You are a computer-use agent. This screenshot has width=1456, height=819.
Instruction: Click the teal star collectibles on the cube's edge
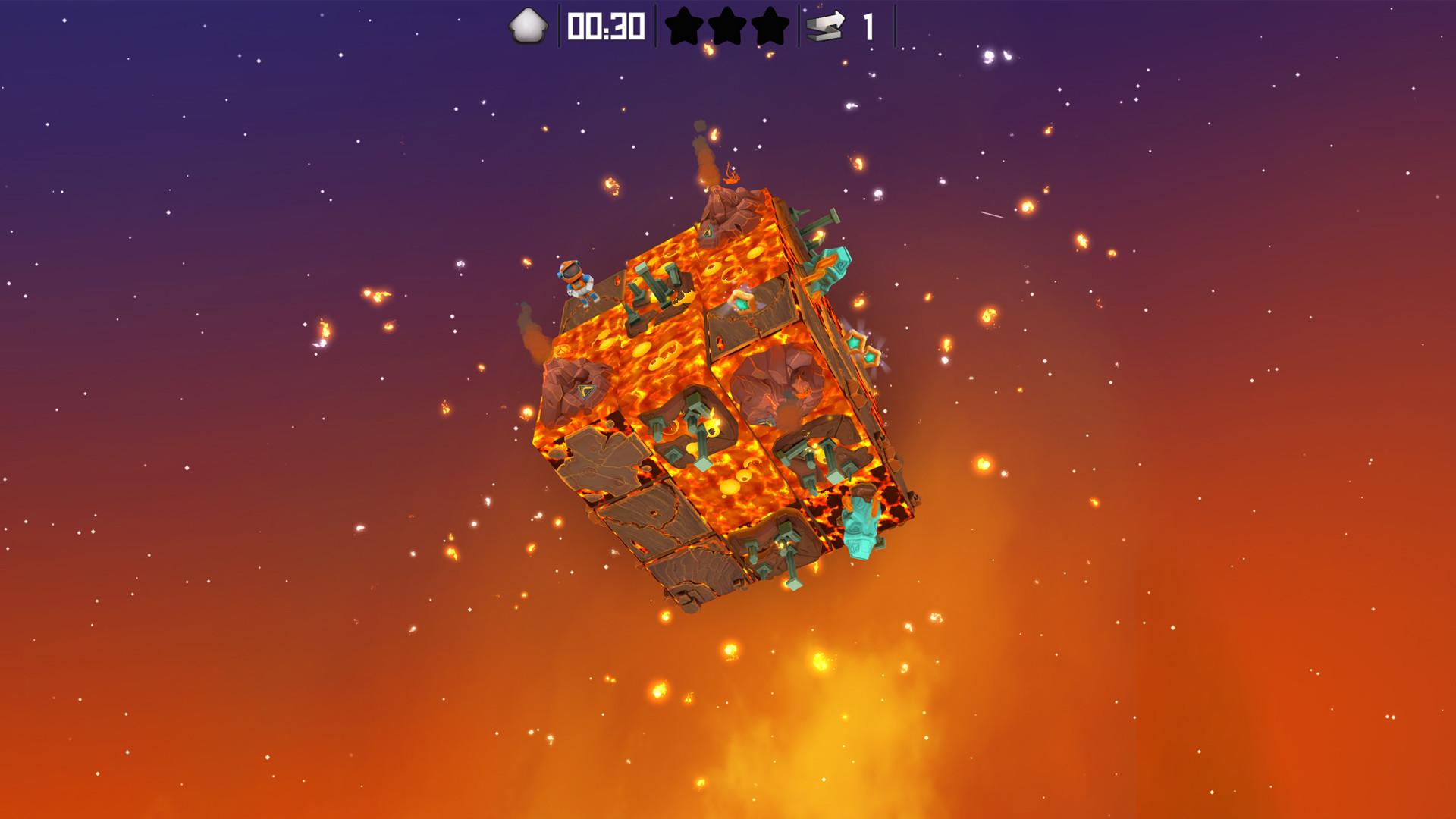(x=859, y=347)
